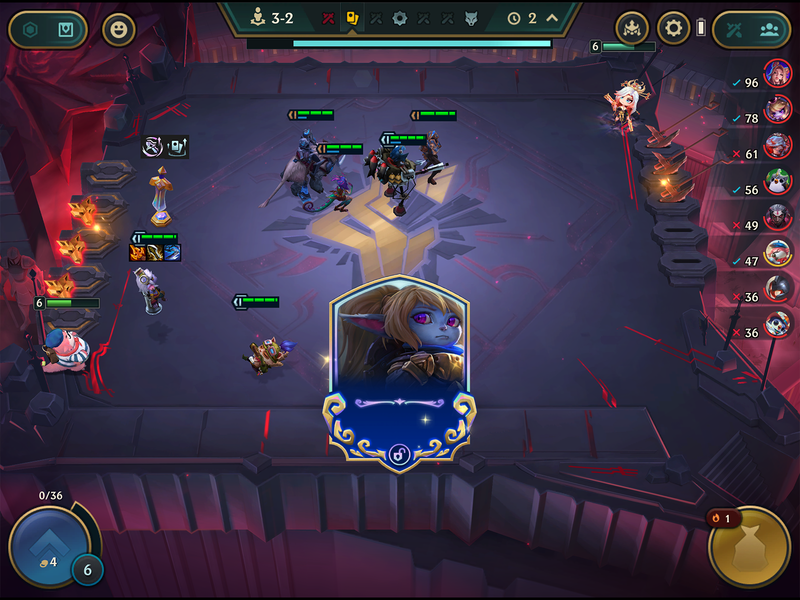View the player with 78 health
The image size is (800, 600).
tap(777, 108)
